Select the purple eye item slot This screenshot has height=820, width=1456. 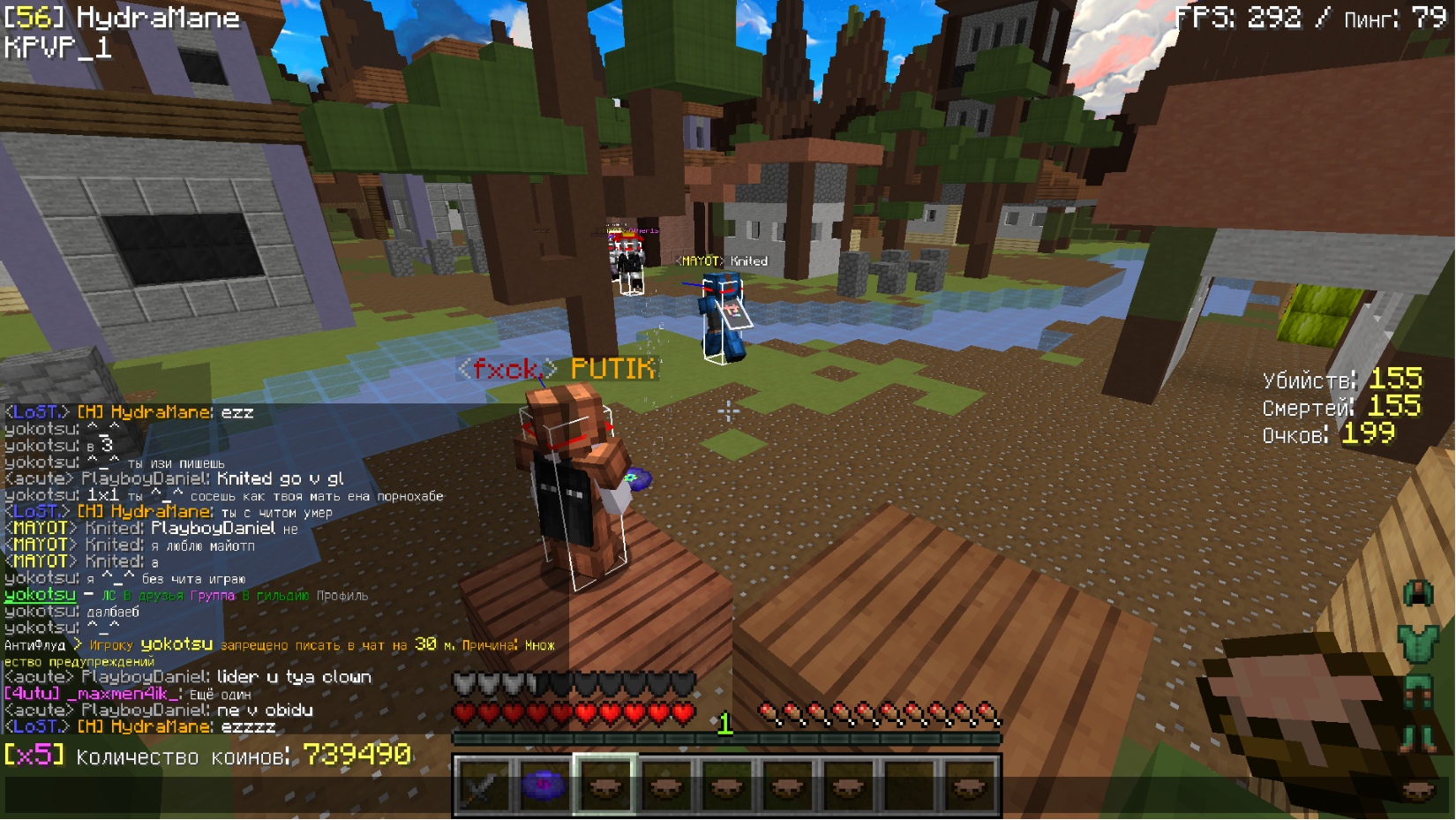(x=544, y=785)
